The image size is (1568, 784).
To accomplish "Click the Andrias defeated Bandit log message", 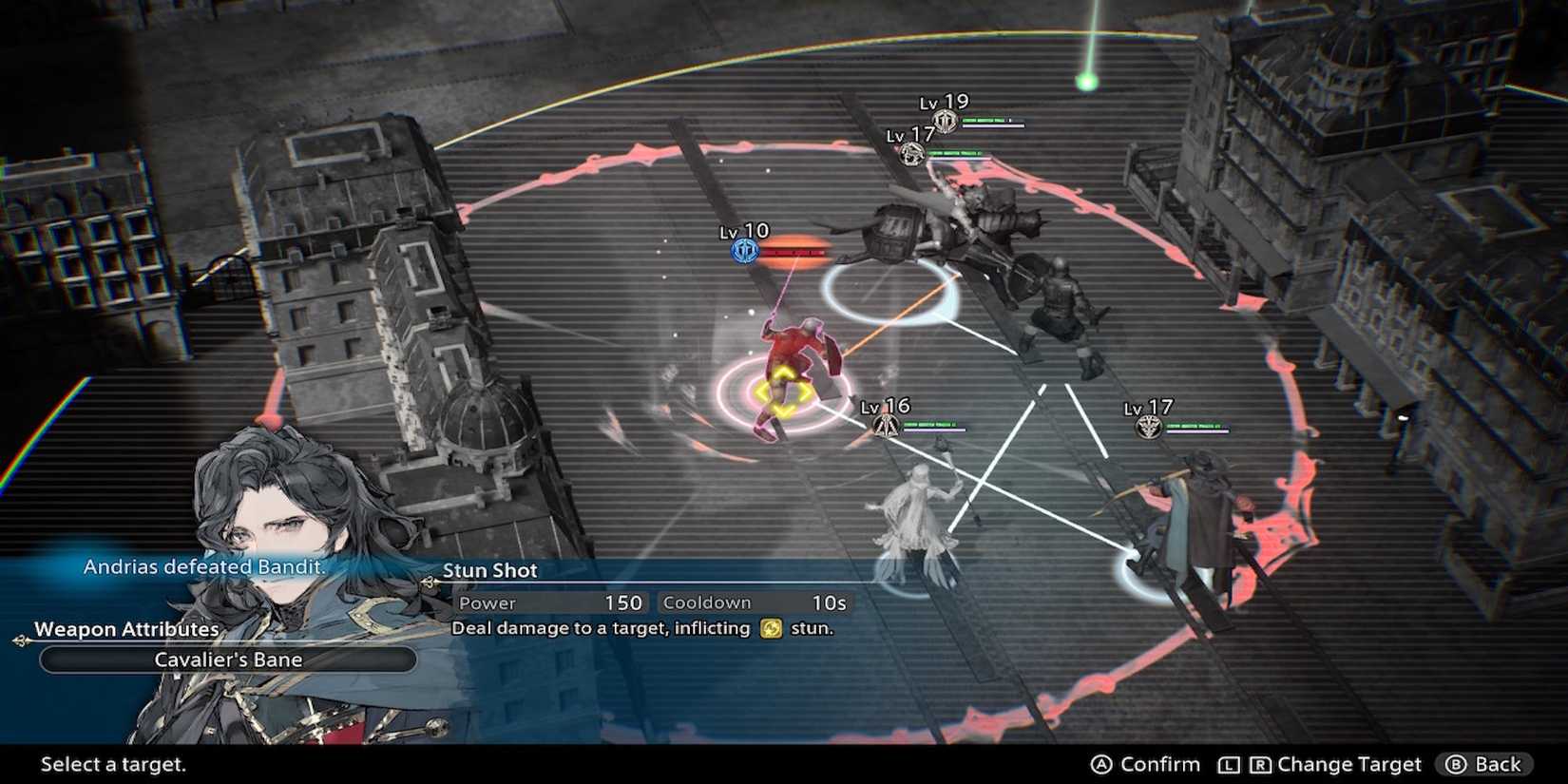I will (203, 565).
